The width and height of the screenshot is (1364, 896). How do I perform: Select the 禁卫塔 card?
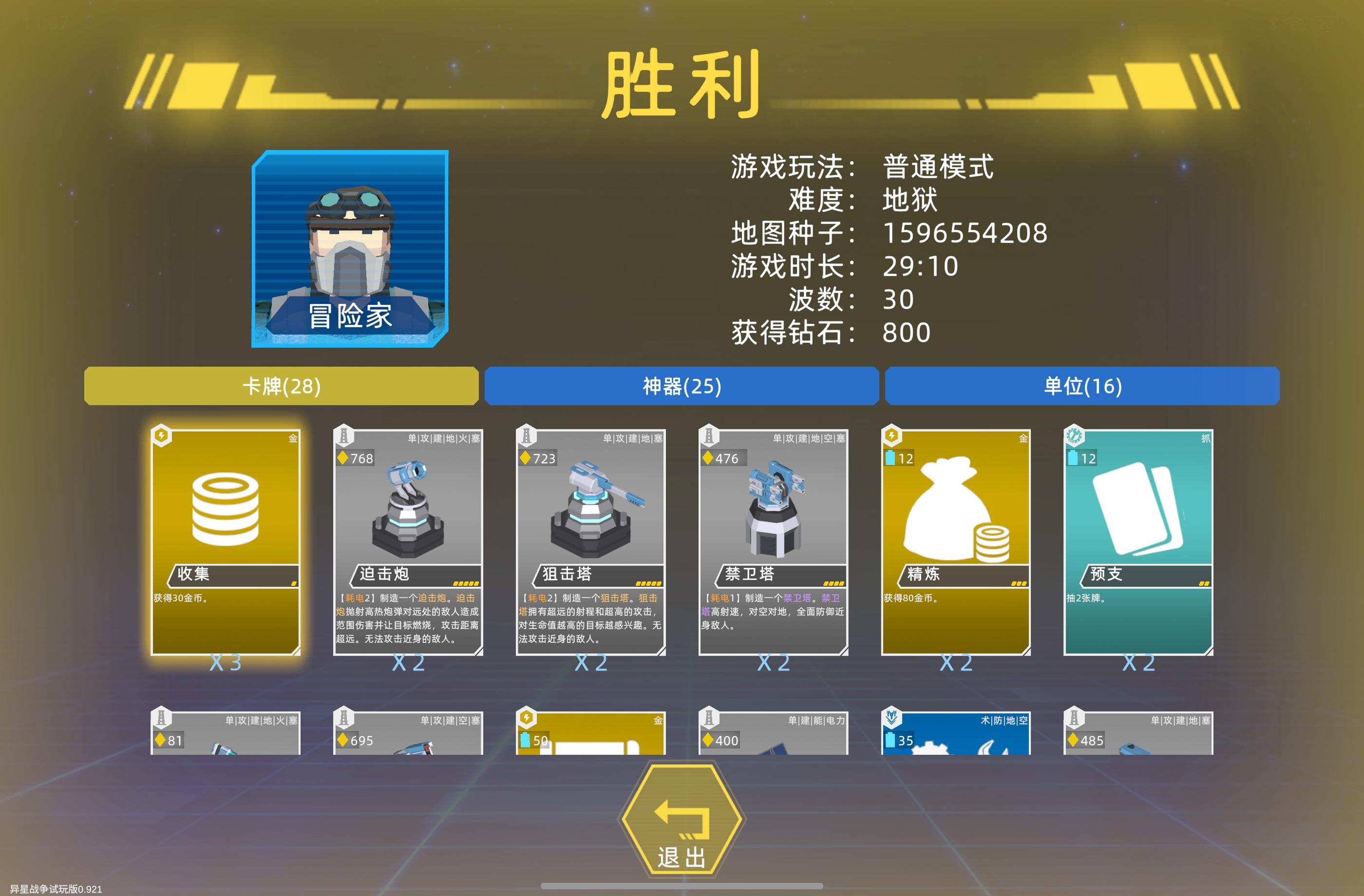point(773,541)
